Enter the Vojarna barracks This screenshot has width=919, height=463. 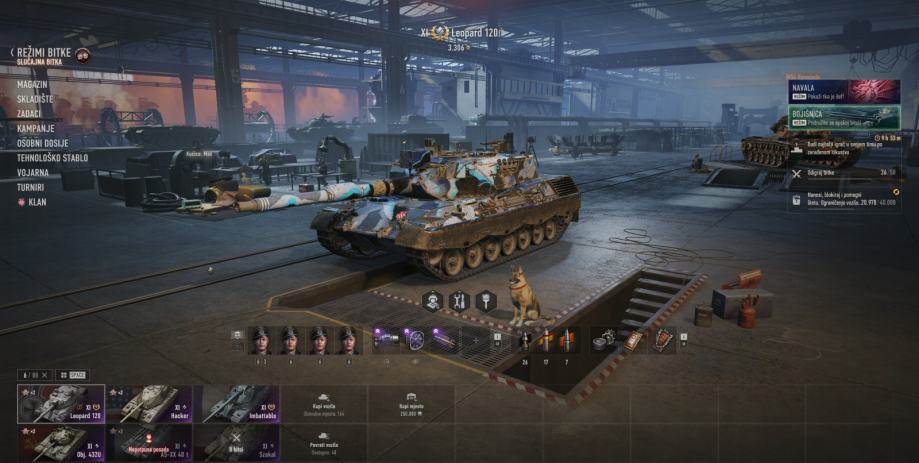[33, 172]
